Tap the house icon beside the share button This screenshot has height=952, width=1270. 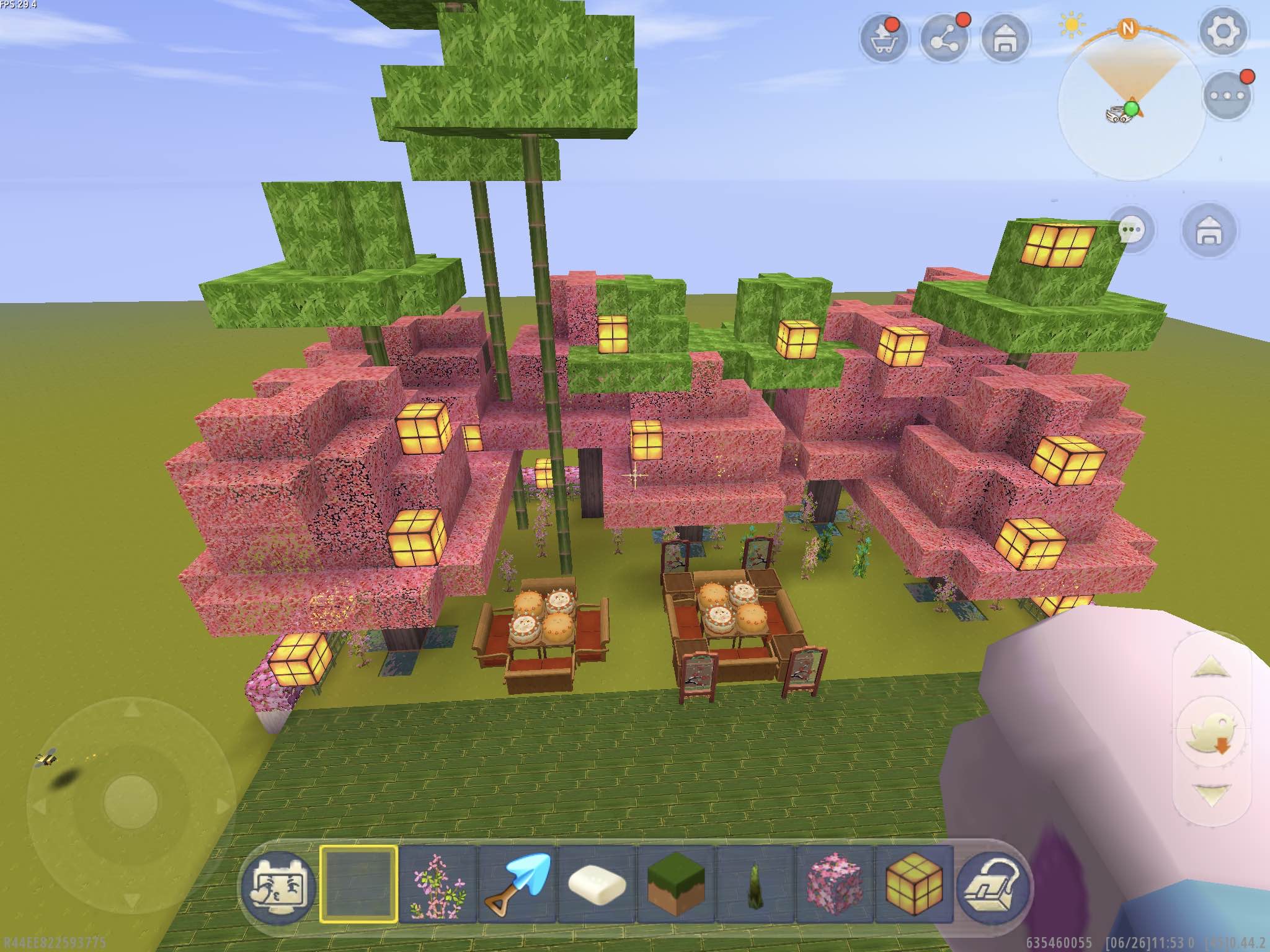(1005, 38)
